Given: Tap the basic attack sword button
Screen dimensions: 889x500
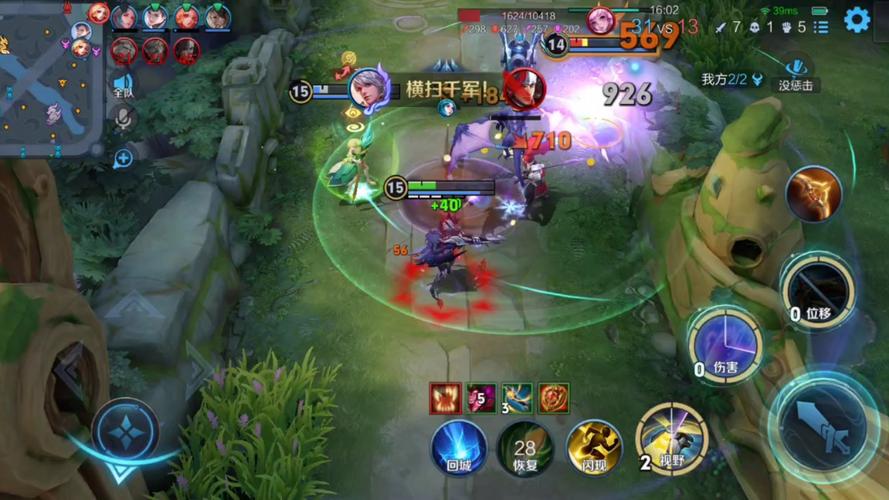Looking at the screenshot, I should click(822, 425).
